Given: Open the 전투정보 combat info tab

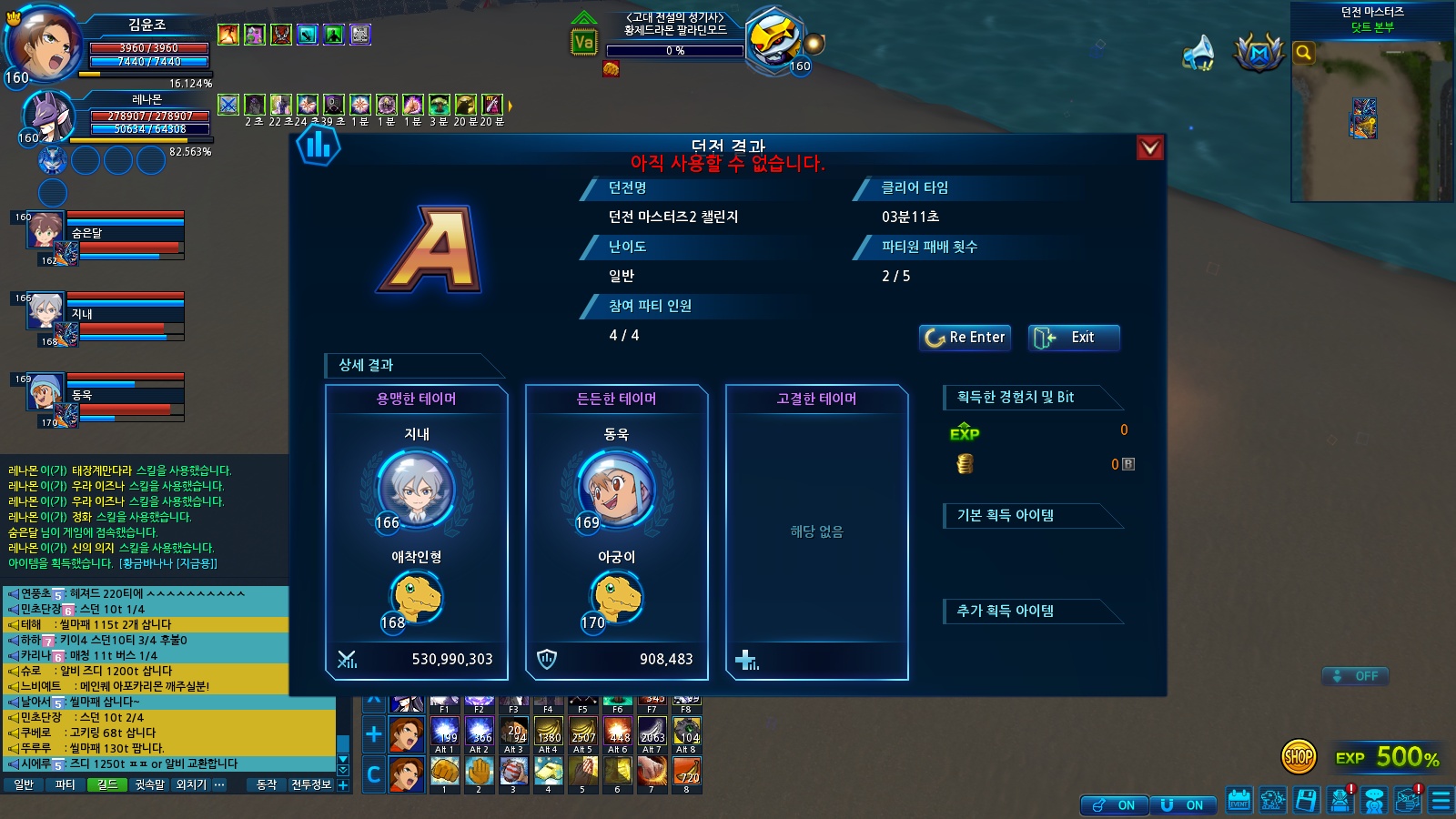Looking at the screenshot, I should pyautogui.click(x=310, y=784).
